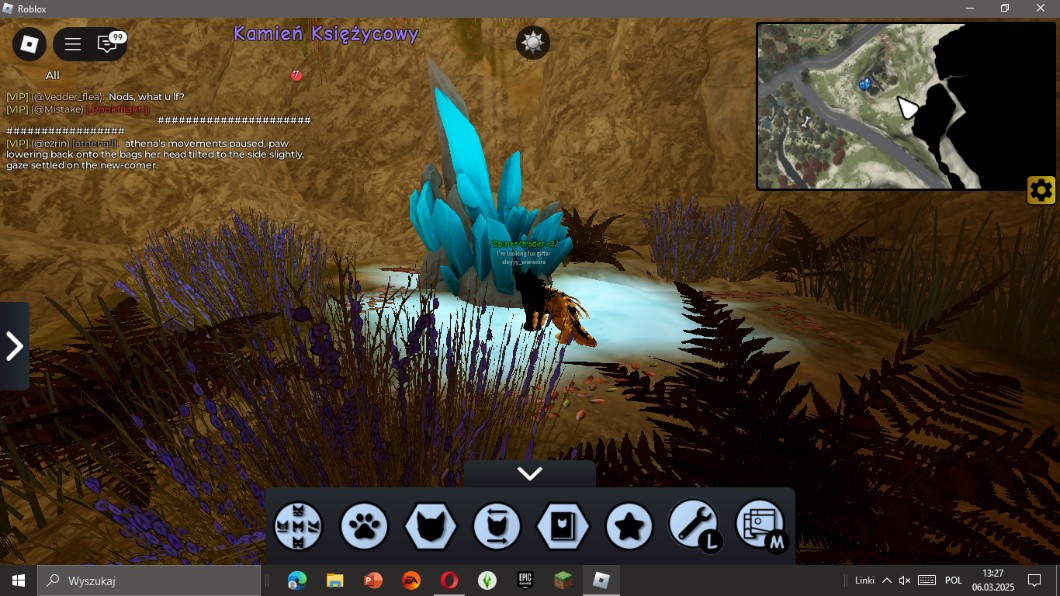Open the yellow gear settings
The height and width of the screenshot is (596, 1060).
(1041, 190)
